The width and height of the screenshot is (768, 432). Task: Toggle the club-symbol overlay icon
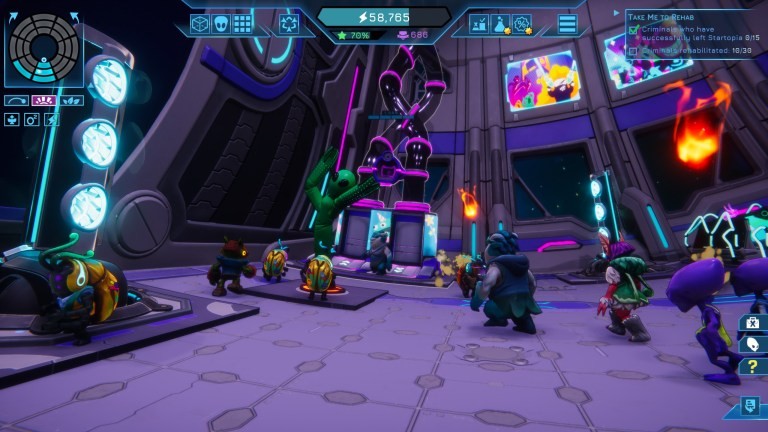coord(12,119)
